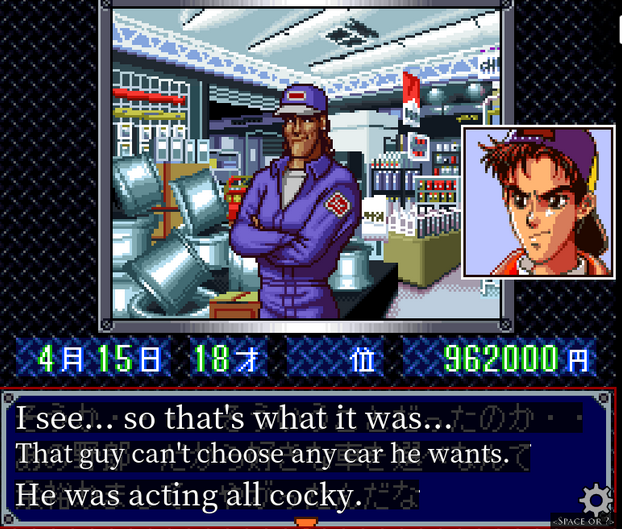Viewport: 622px width, 529px height.
Task: Click the orange dialogue continue arrow
Action: 306,522
